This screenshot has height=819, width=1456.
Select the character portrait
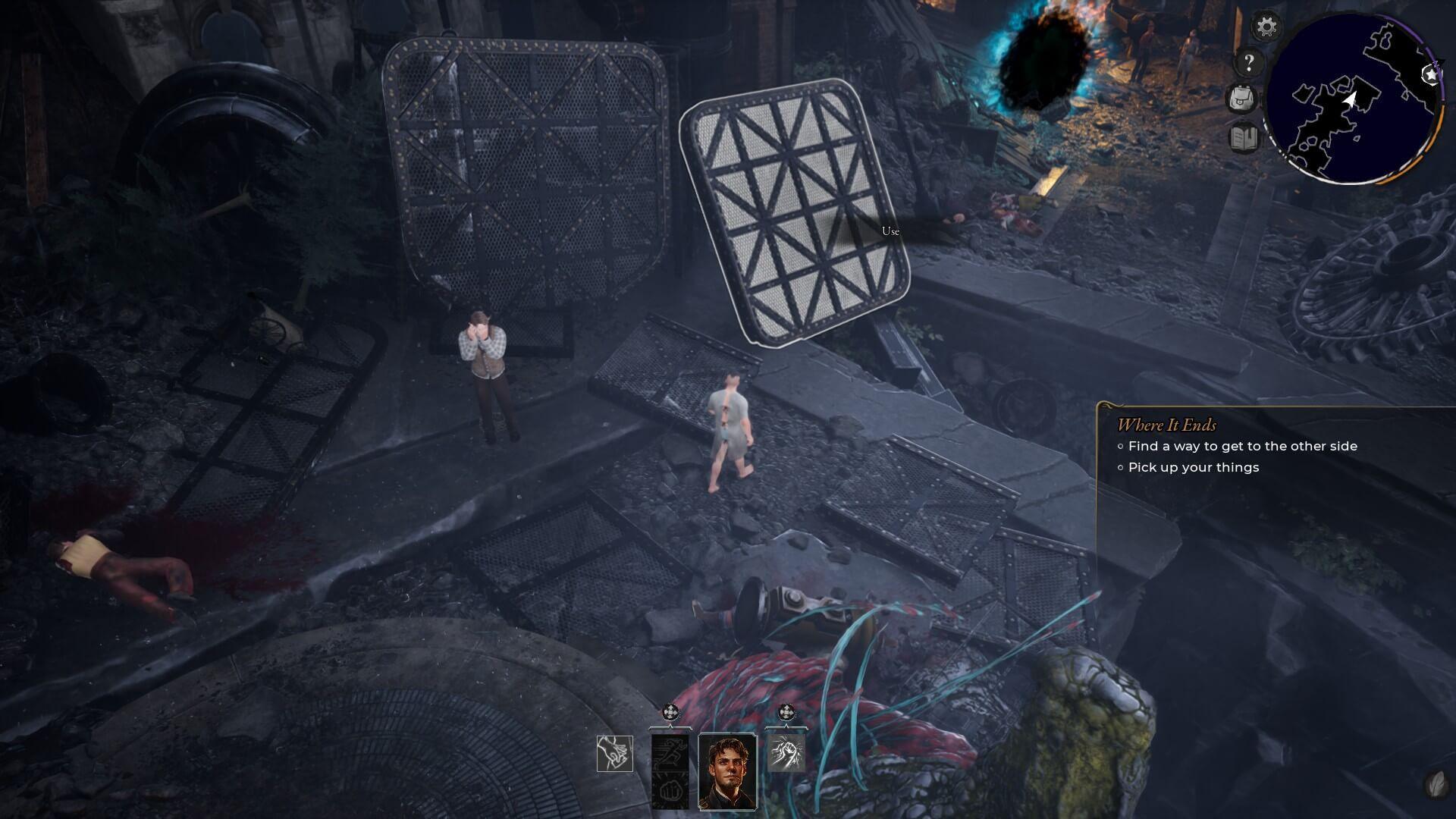point(727,770)
